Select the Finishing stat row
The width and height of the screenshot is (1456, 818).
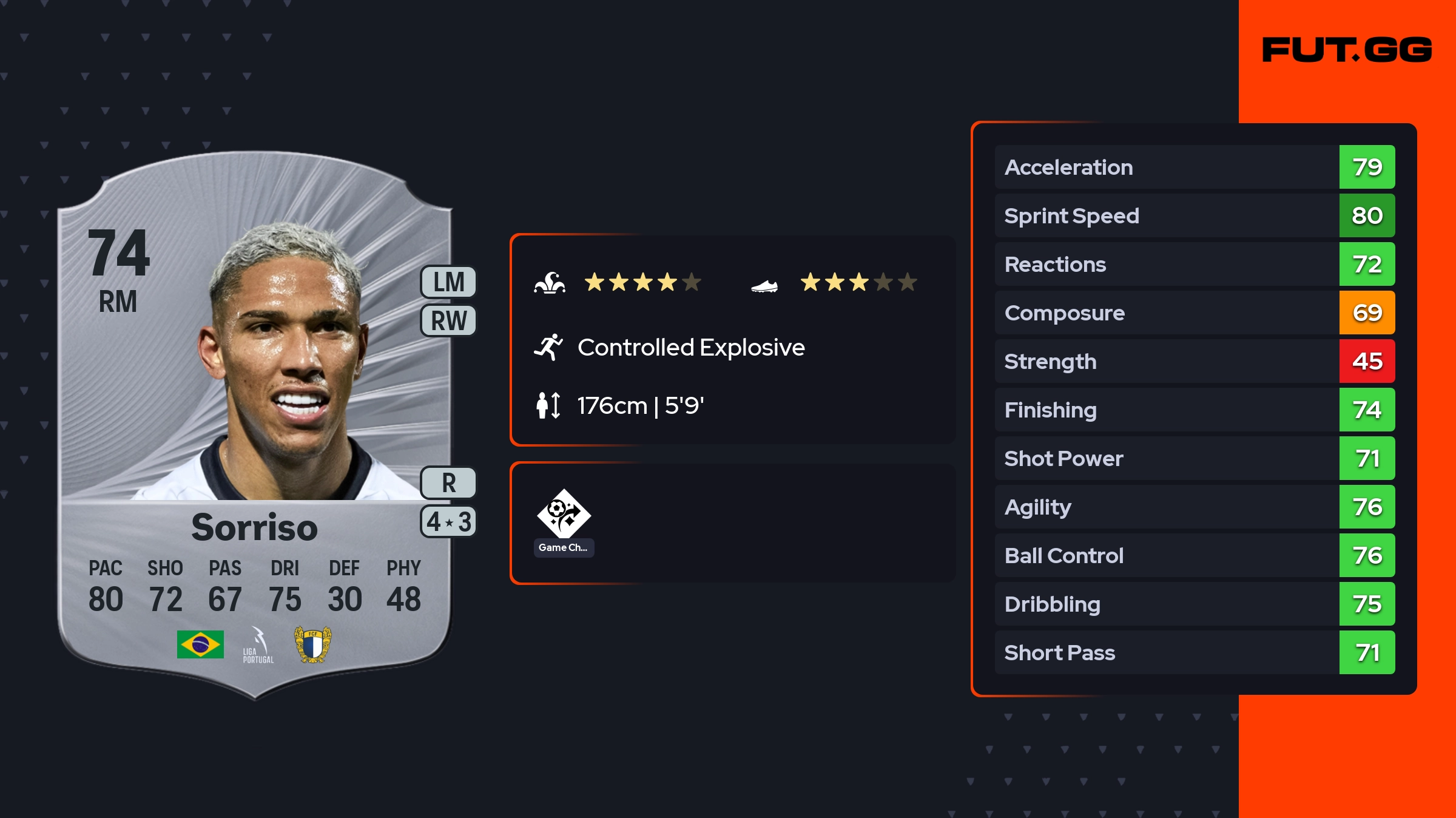point(1195,410)
